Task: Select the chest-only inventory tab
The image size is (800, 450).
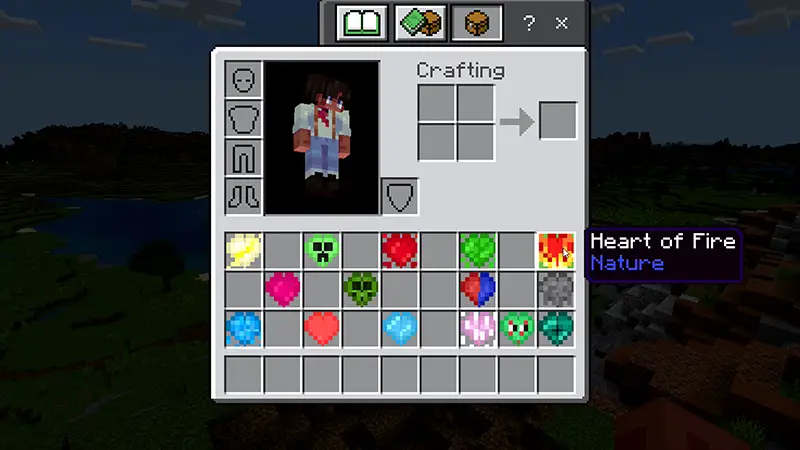Action: click(x=476, y=23)
